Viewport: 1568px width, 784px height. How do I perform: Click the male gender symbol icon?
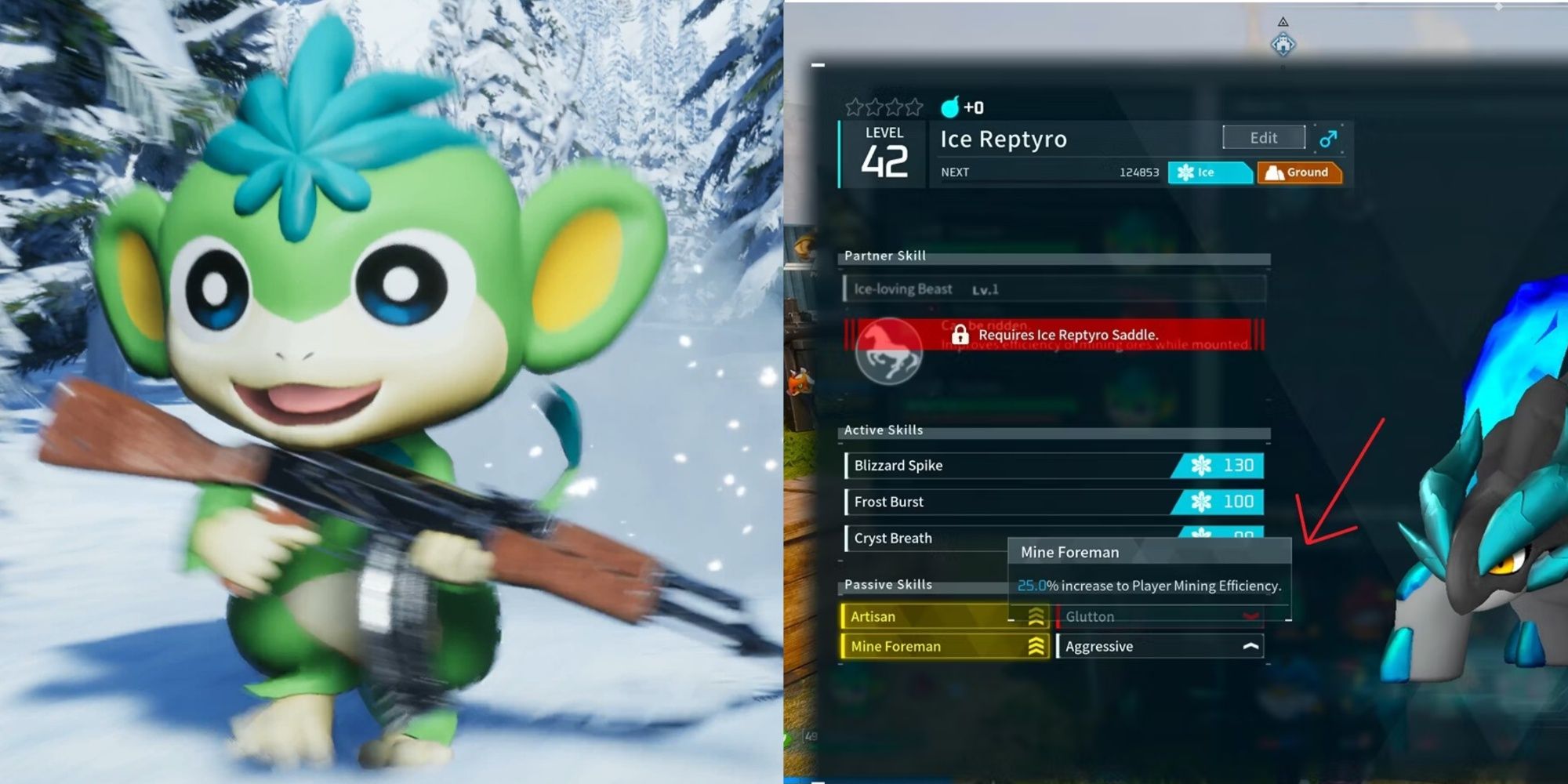tap(1328, 139)
